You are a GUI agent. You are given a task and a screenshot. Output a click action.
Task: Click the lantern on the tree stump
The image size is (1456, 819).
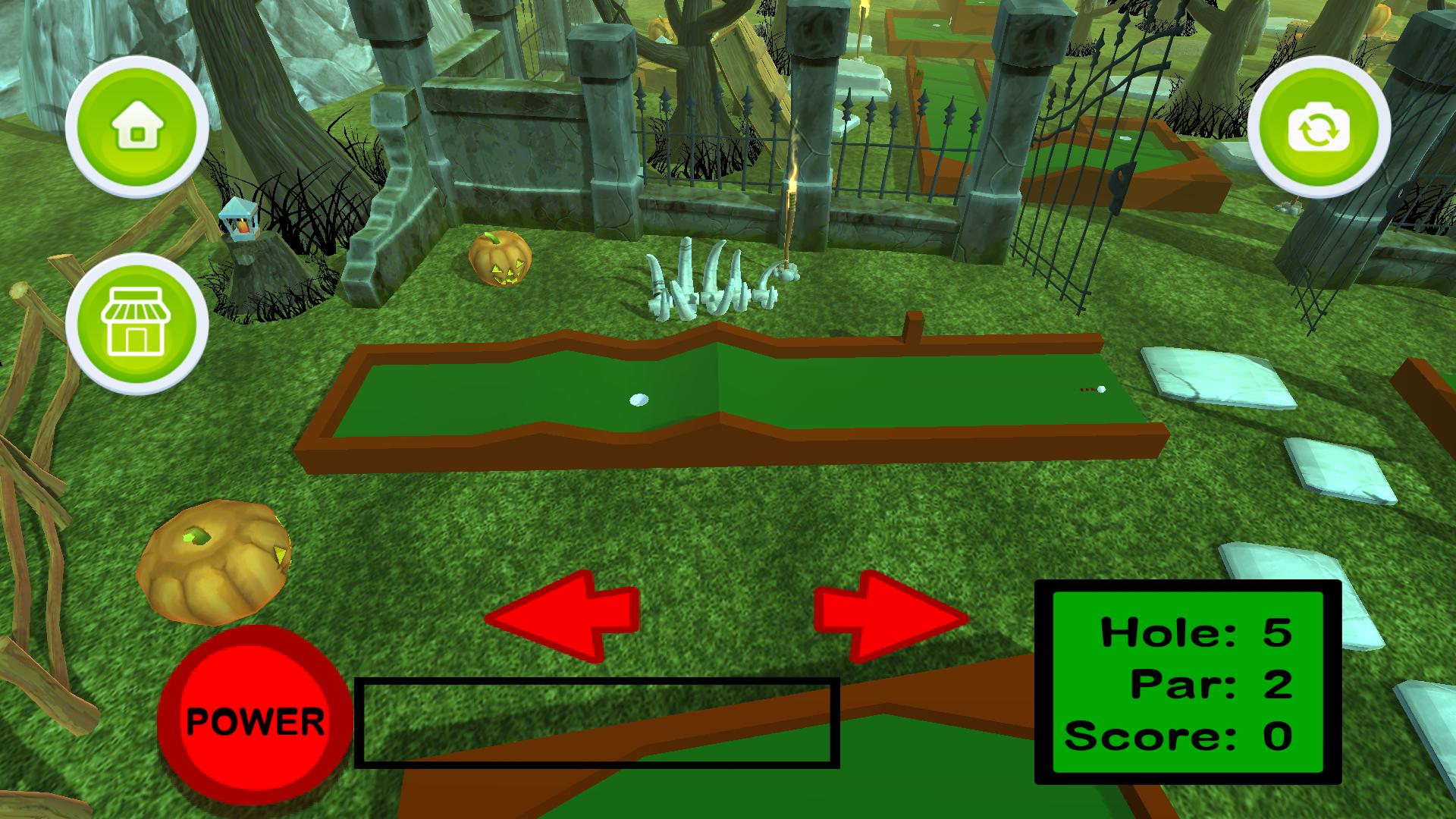click(239, 220)
